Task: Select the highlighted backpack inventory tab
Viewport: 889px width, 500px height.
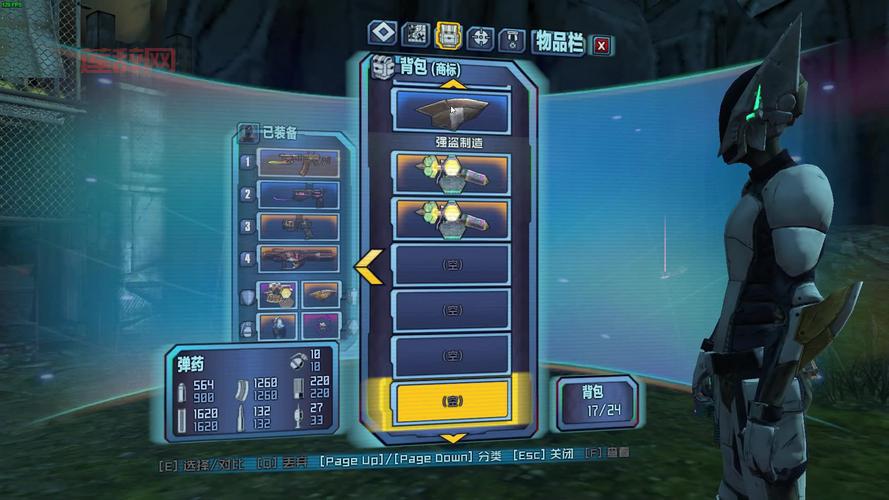Action: pyautogui.click(x=448, y=35)
